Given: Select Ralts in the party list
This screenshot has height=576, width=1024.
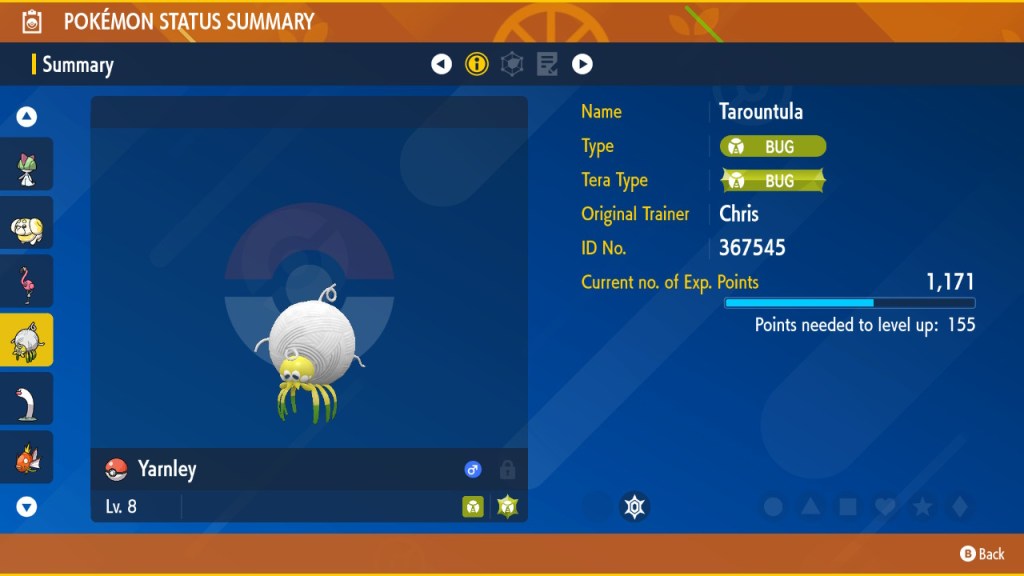Looking at the screenshot, I should click(x=27, y=165).
